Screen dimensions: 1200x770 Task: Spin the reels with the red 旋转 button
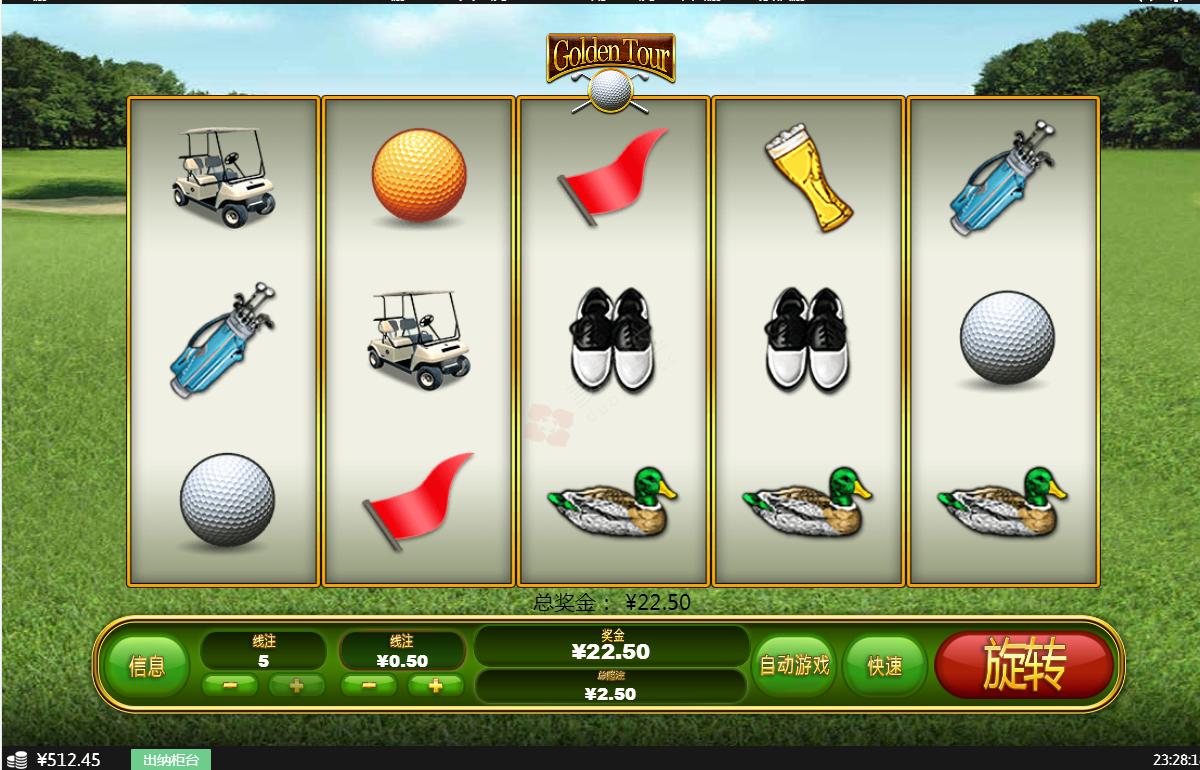coord(1023,665)
